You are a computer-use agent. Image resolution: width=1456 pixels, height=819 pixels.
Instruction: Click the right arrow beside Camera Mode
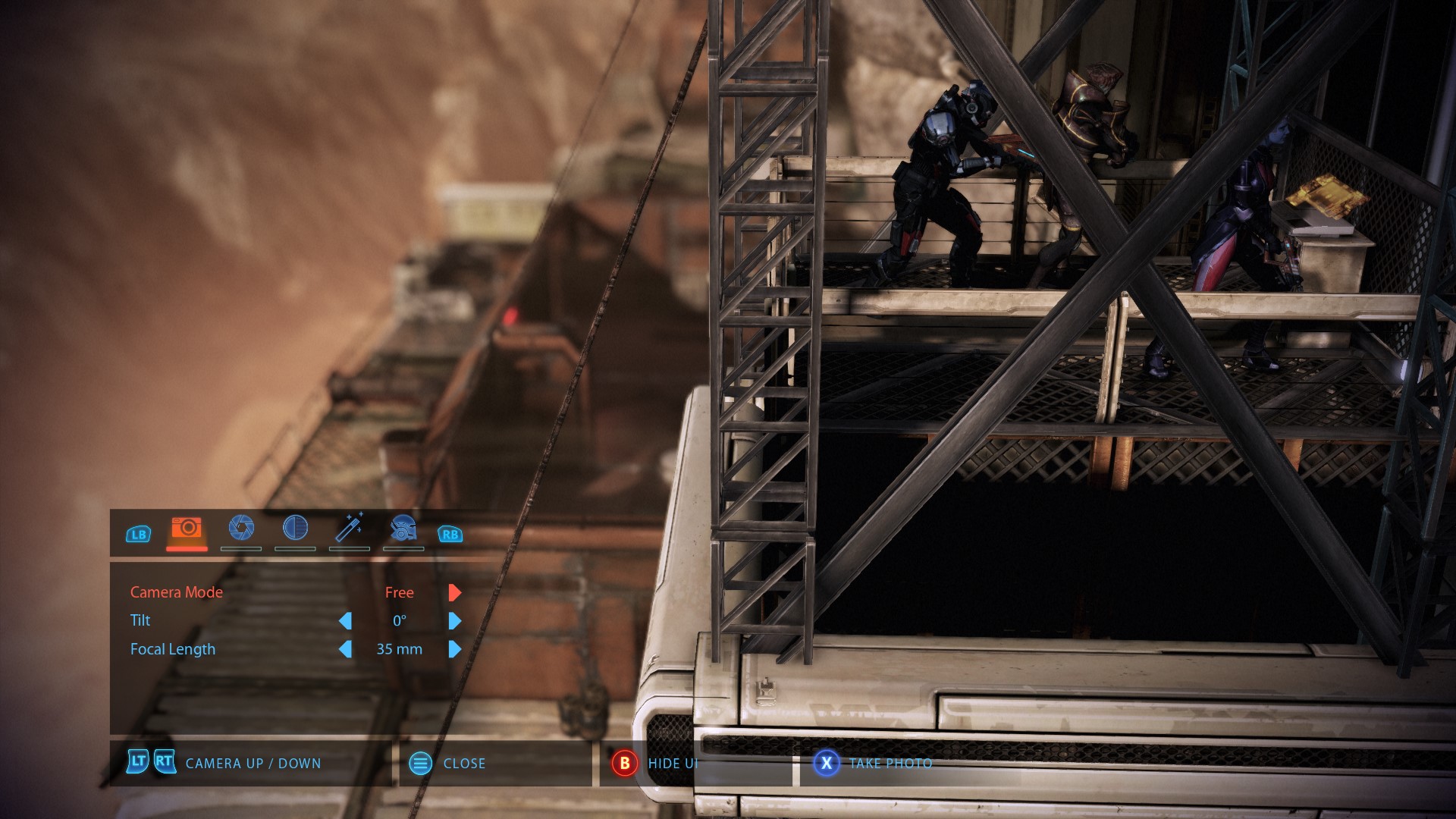coord(454,592)
